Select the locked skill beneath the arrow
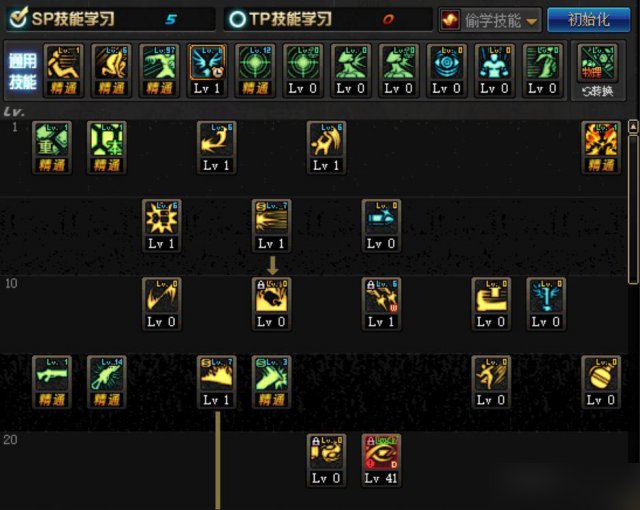Viewport: 640px width, 510px height. (271, 297)
